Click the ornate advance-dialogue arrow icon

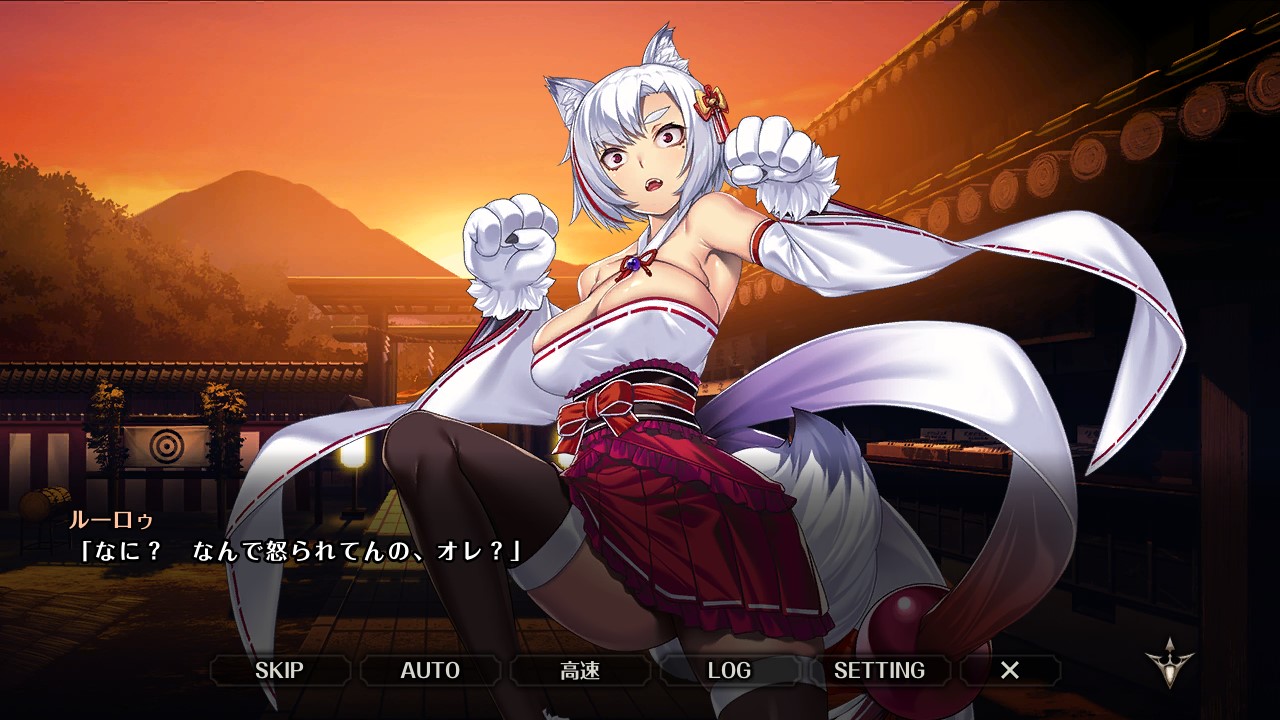tap(1170, 663)
